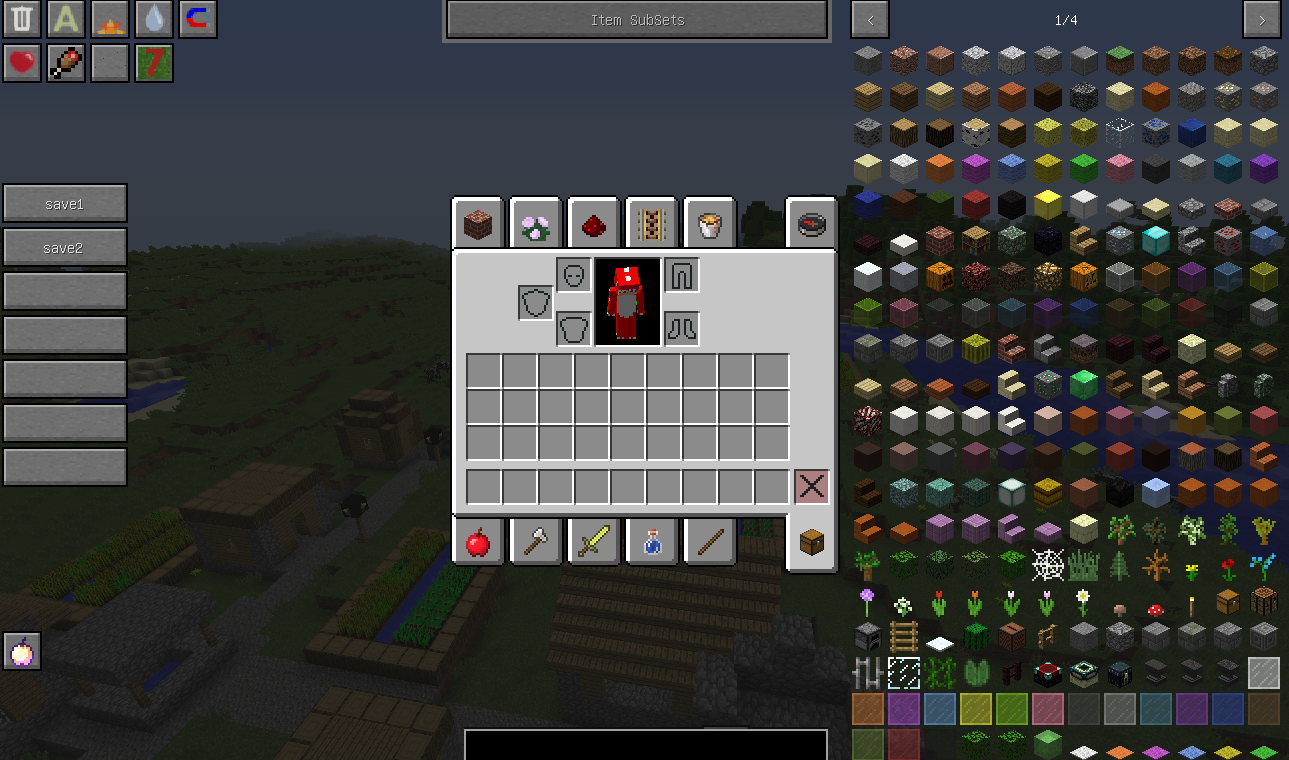Click the green number 7 icon
This screenshot has width=1289, height=760.
[153, 63]
